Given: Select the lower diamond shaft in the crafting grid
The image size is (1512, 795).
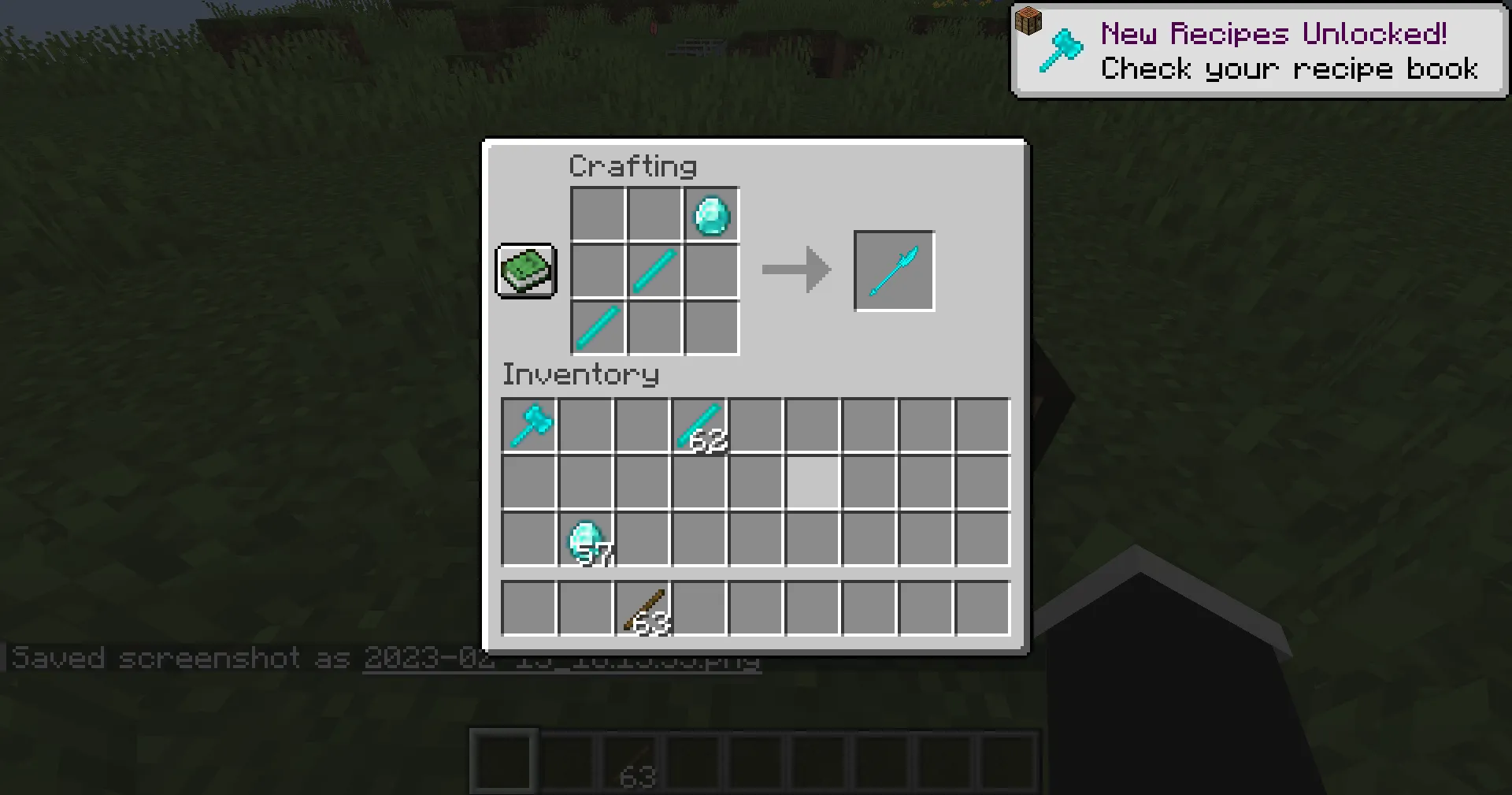Looking at the screenshot, I should (x=596, y=328).
